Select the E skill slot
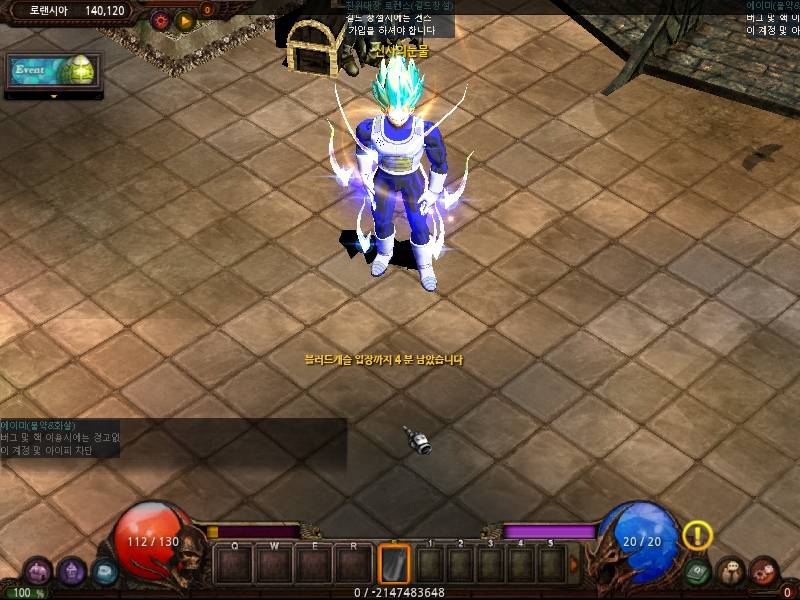 click(314, 565)
